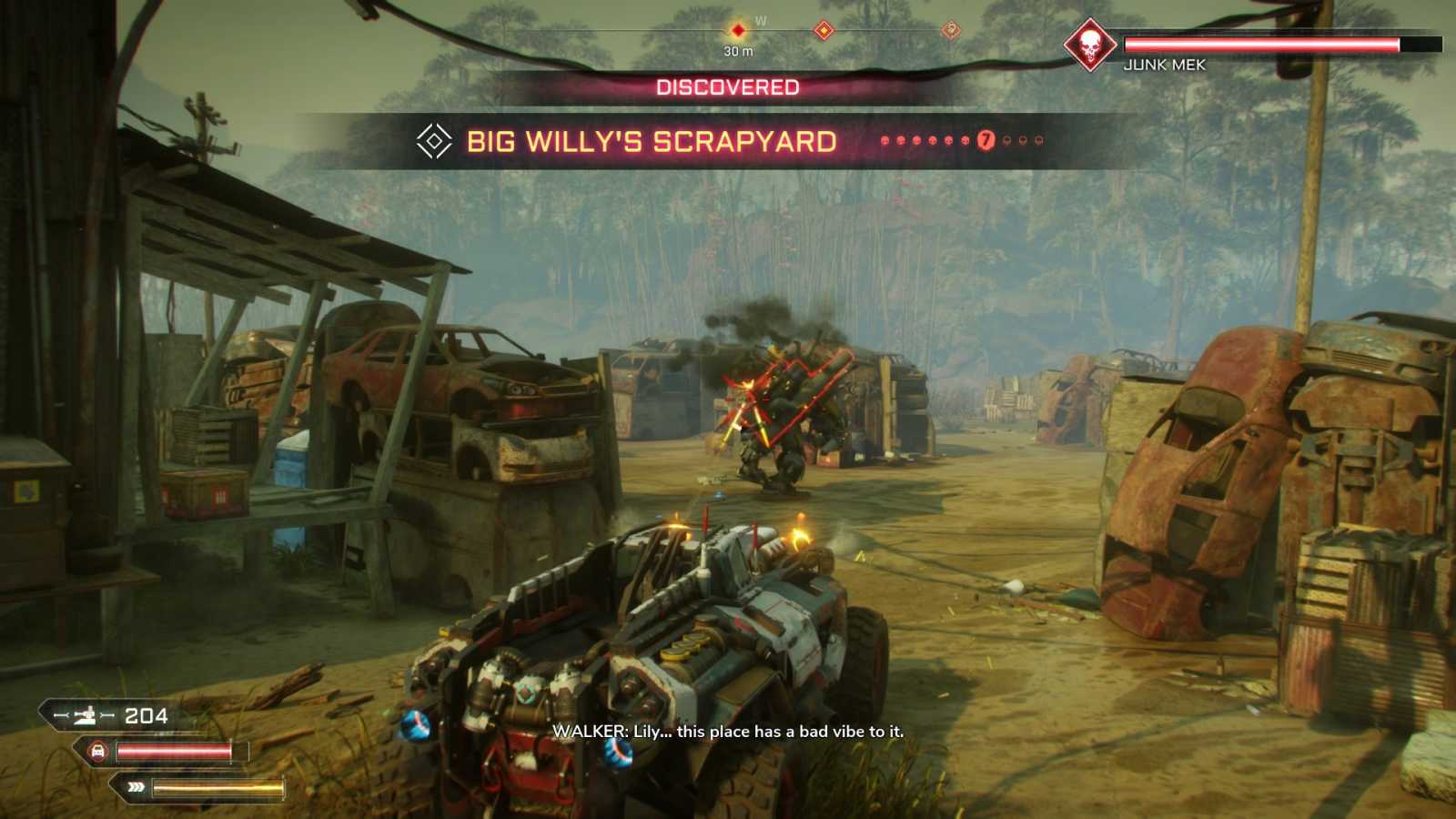
Task: Click the Junk Mek skull boss icon
Action: pos(1090,41)
